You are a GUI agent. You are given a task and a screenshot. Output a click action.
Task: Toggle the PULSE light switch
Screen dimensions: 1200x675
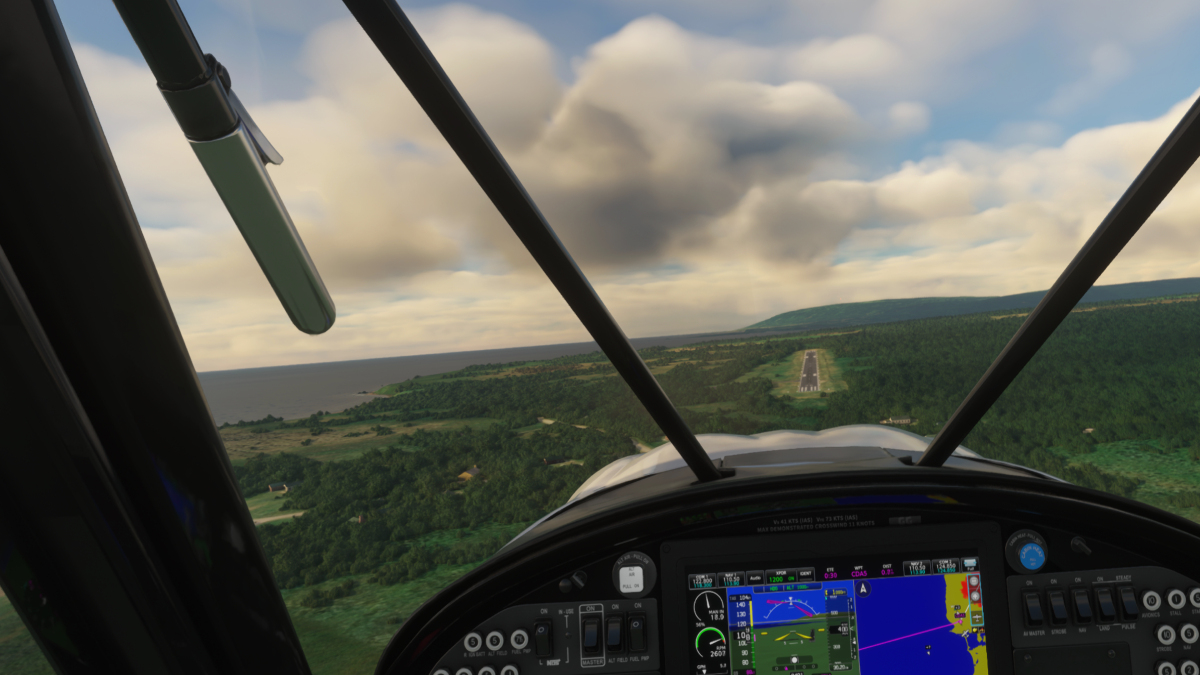(x=1128, y=602)
